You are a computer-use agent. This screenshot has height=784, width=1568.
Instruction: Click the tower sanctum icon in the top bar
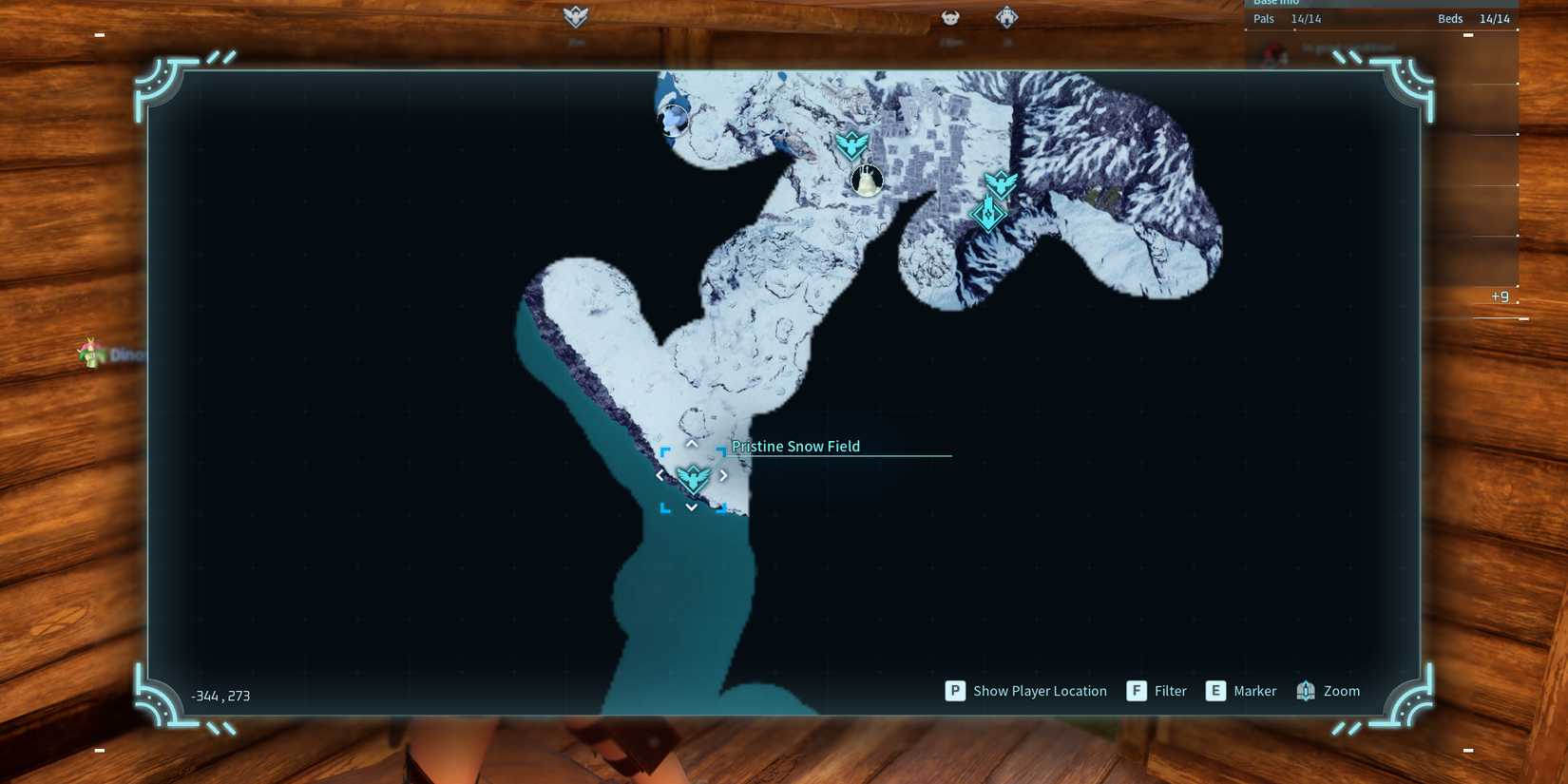1005,16
